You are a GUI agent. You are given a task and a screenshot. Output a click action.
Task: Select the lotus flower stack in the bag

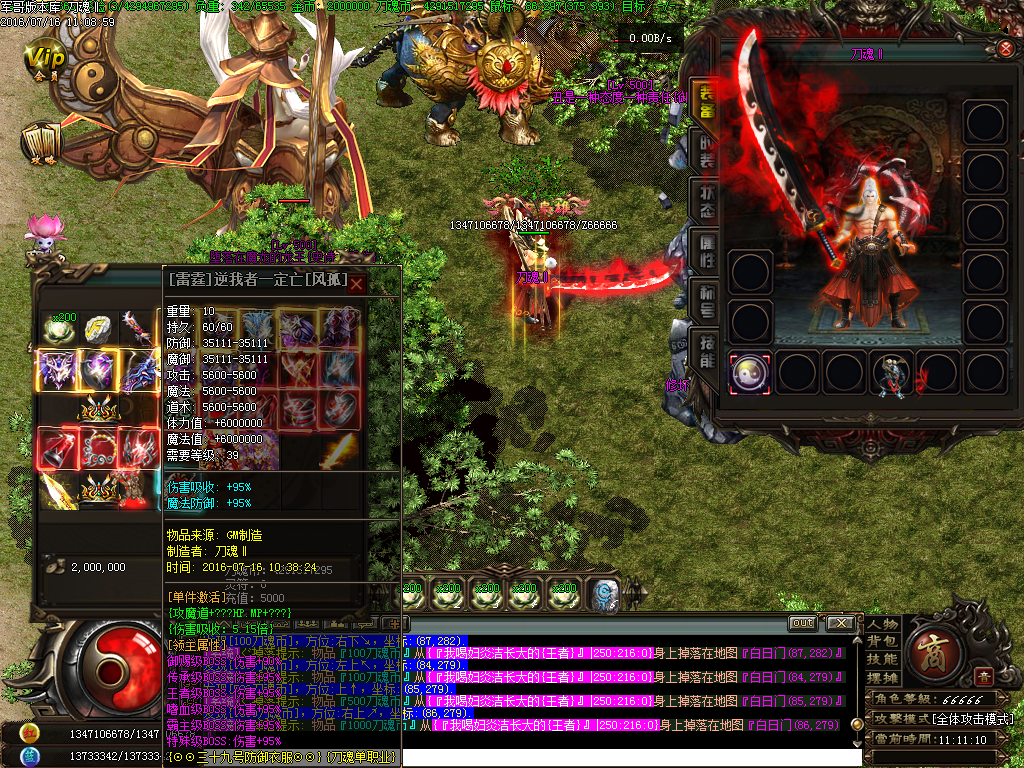(x=60, y=328)
